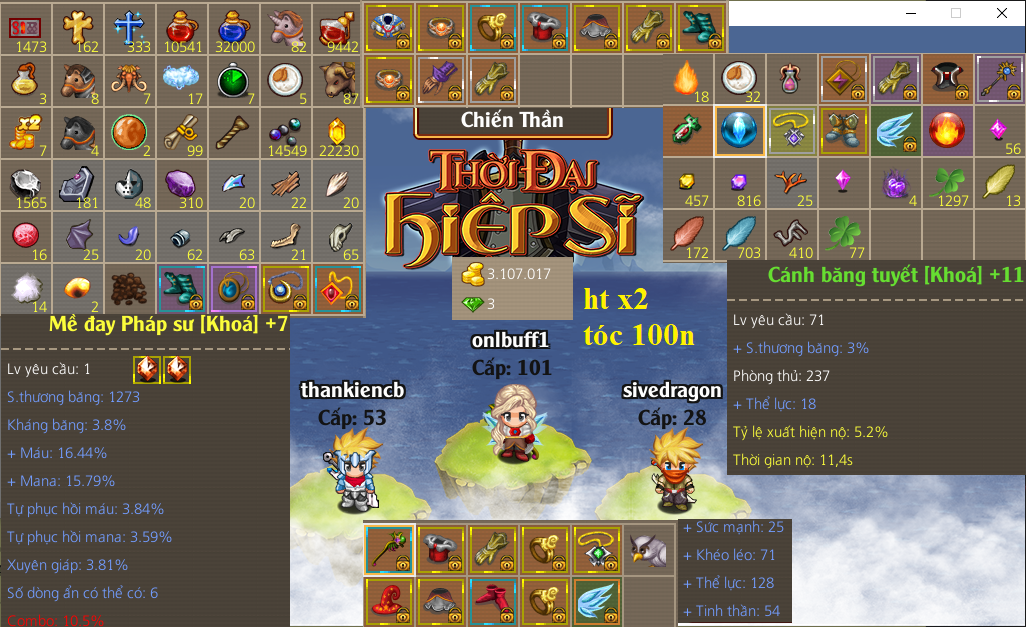Select the green-gem staff equipment slot

(x=389, y=547)
